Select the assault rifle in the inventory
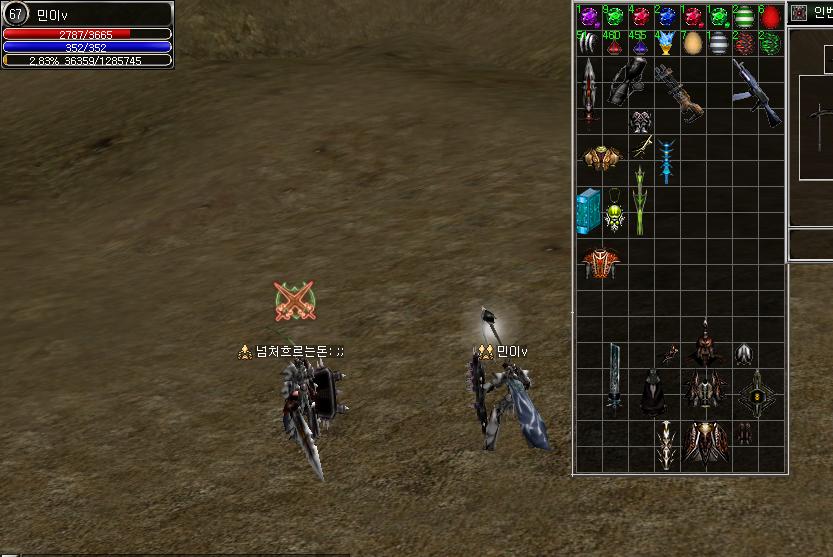The height and width of the screenshot is (557, 833). click(757, 93)
